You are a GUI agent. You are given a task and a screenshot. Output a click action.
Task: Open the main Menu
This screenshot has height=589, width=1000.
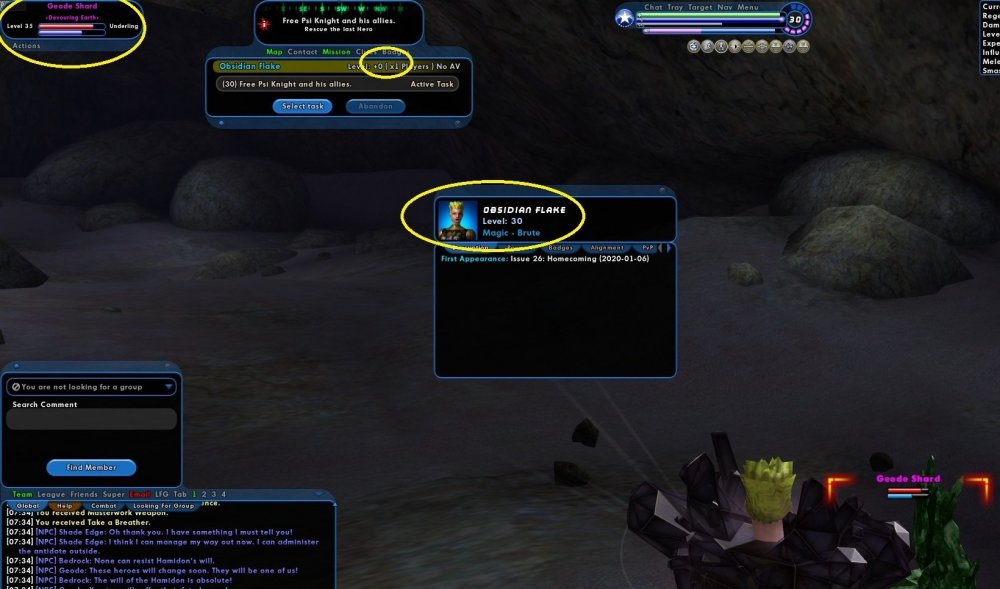coord(748,7)
